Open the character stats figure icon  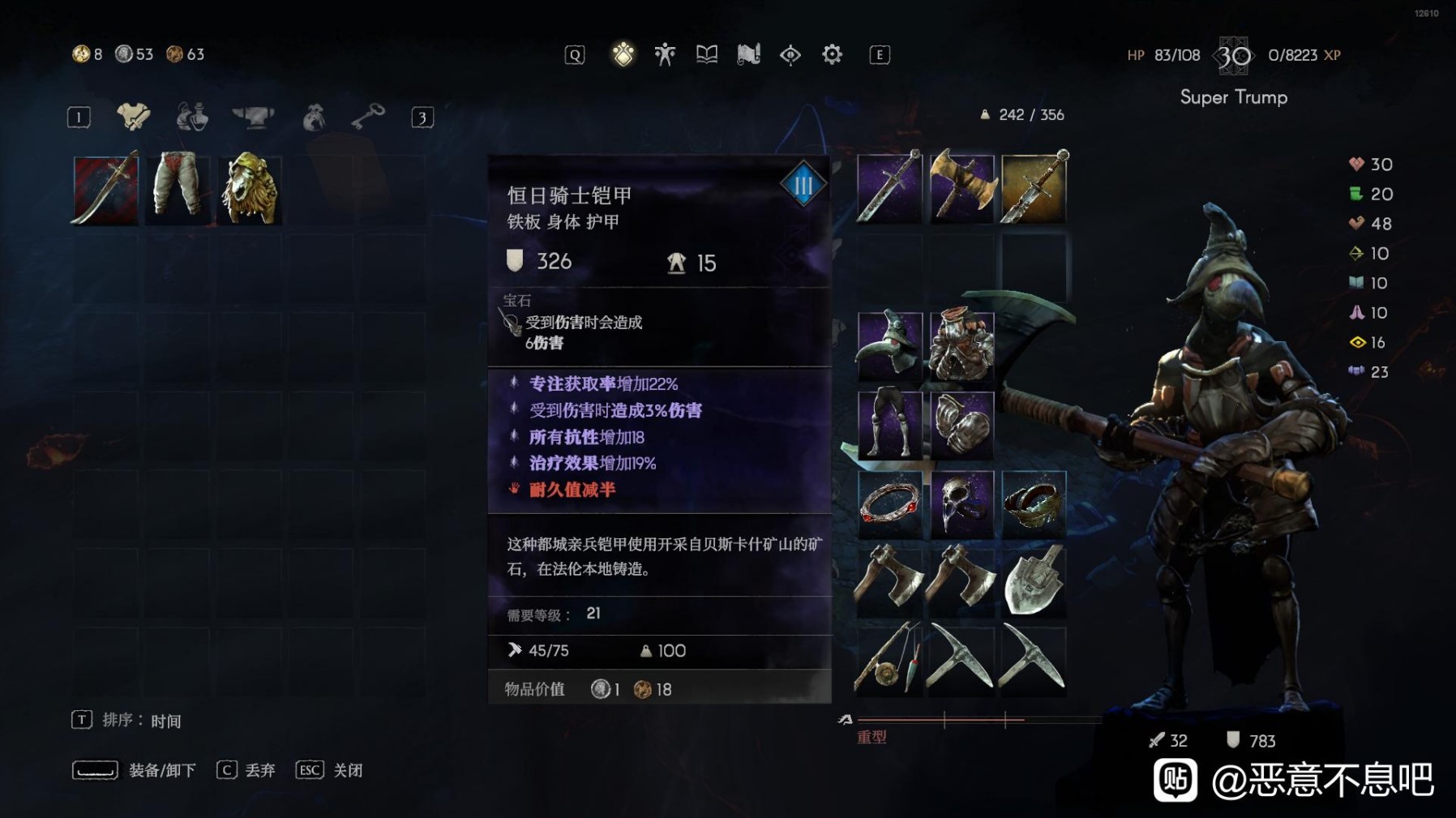(664, 54)
